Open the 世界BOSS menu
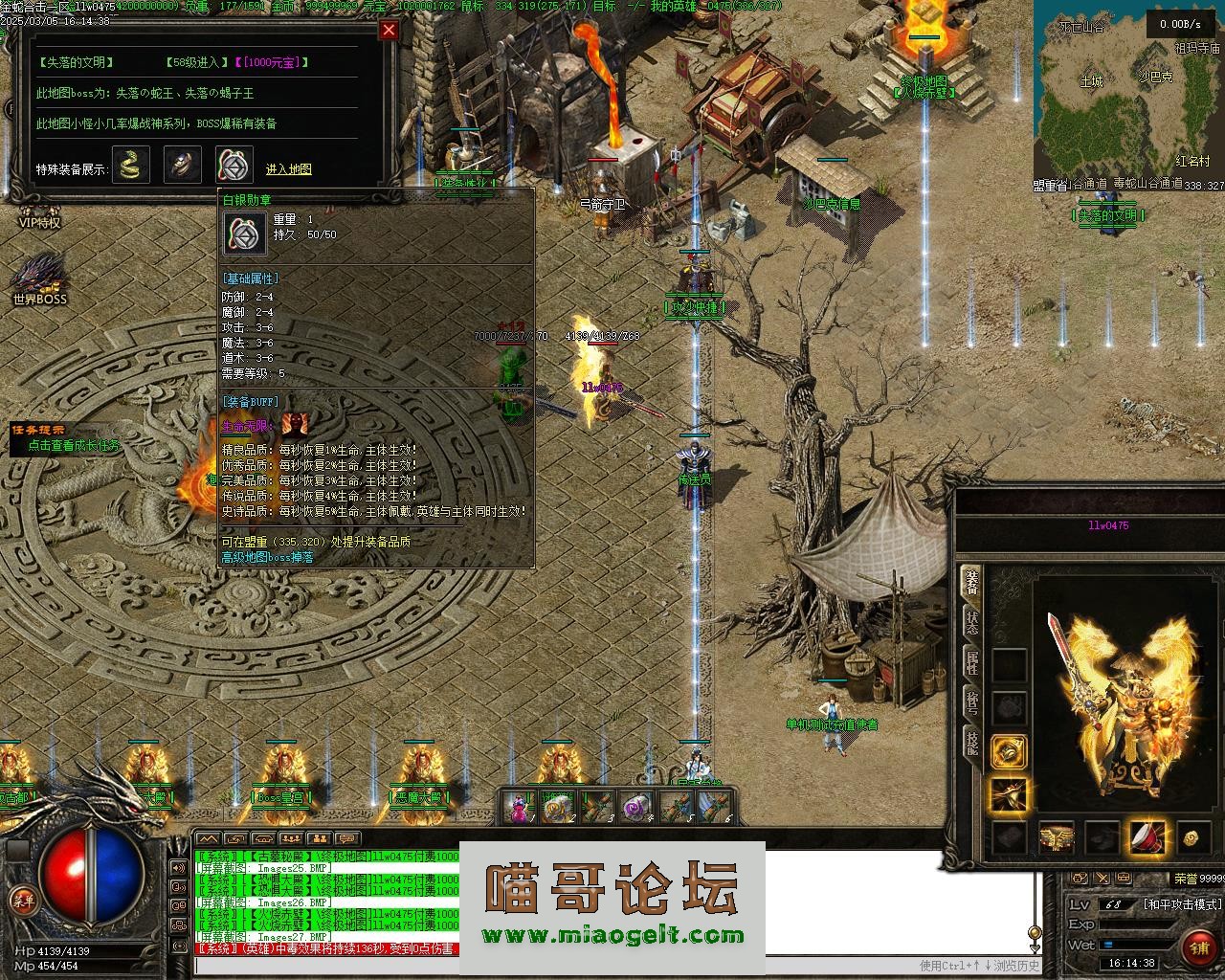Screen dimensions: 1225x980 [39, 278]
